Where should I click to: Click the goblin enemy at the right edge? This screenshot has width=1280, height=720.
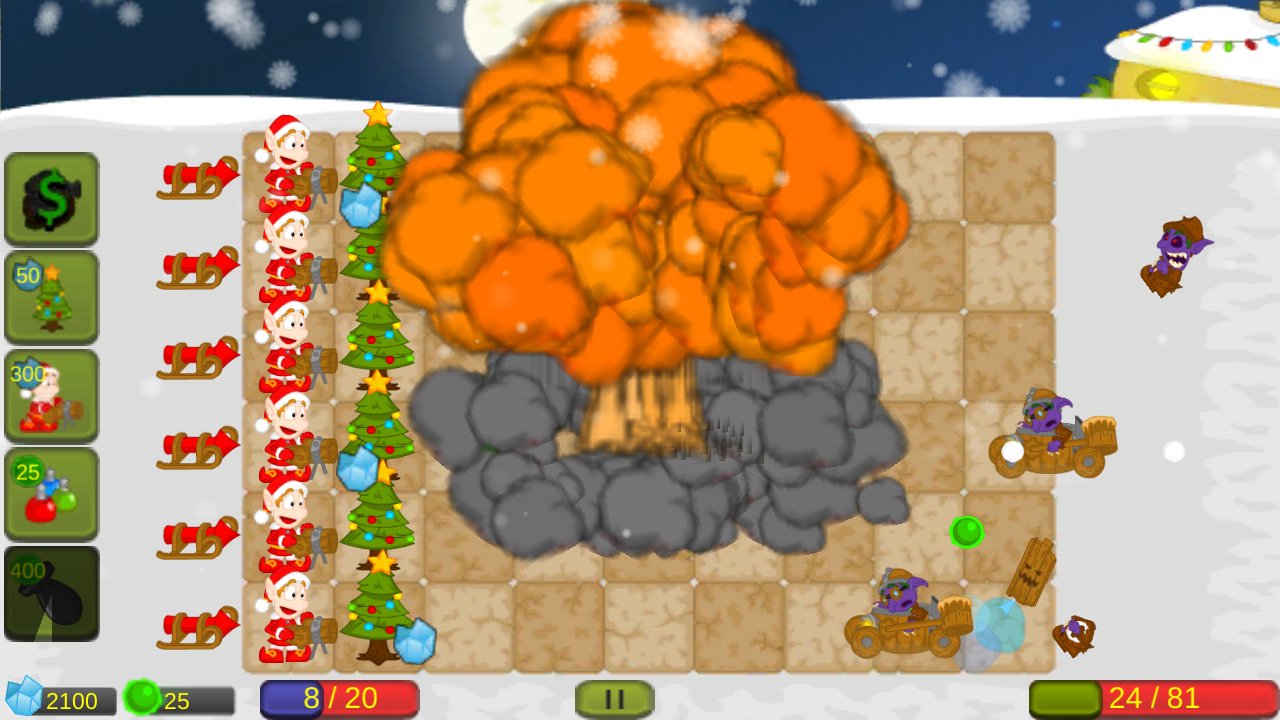(1180, 250)
